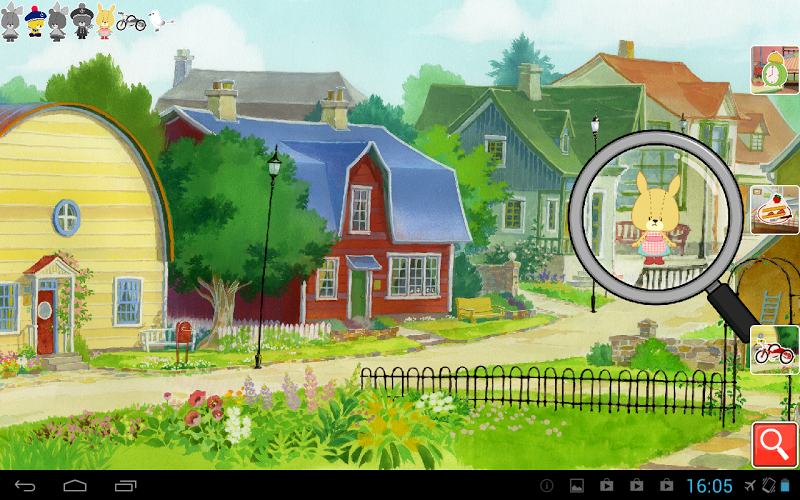800x500 pixels.
Task: Tap the red magnifying glass button
Action: click(x=775, y=445)
